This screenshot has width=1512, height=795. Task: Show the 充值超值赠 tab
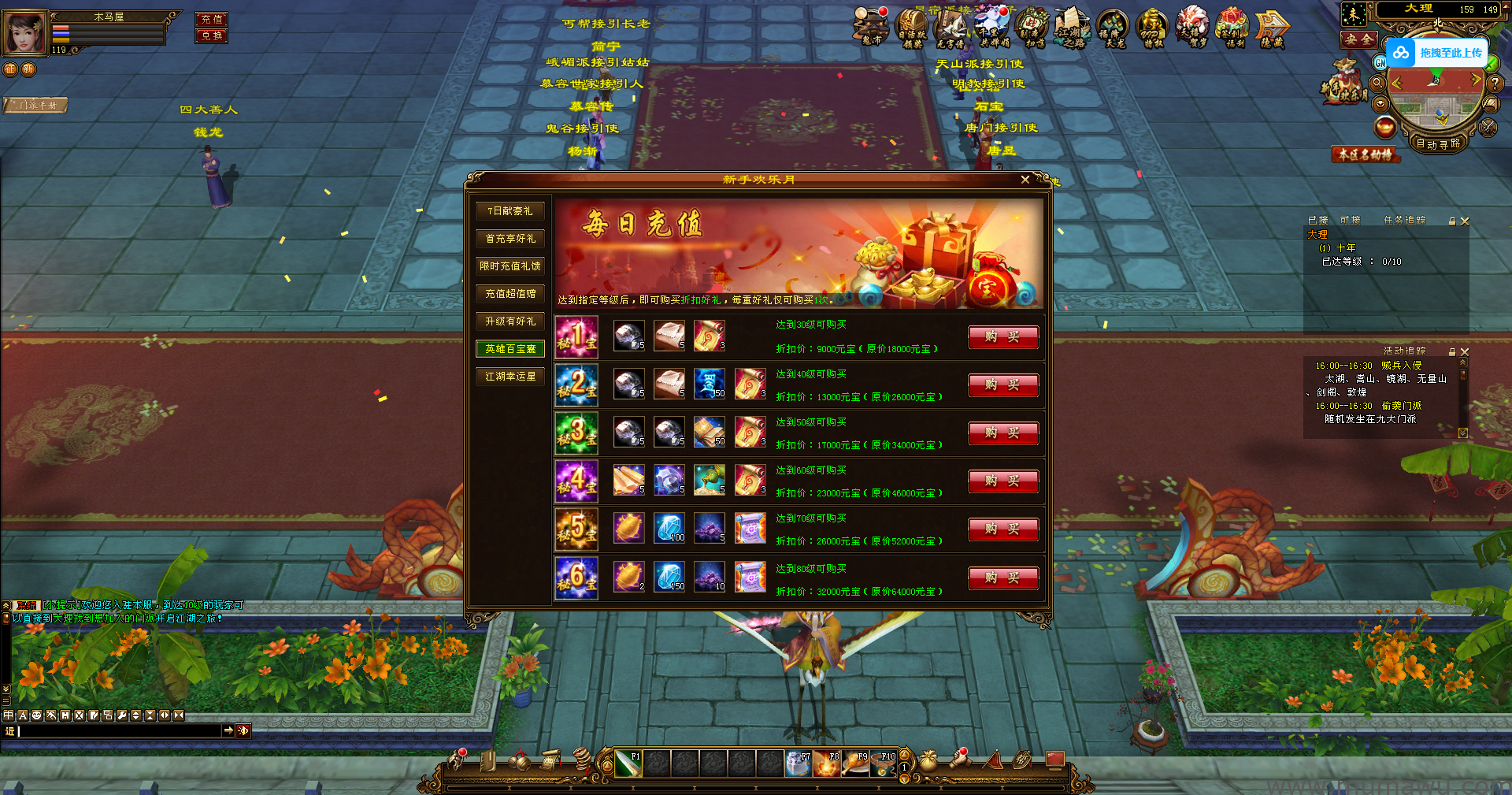[510, 294]
